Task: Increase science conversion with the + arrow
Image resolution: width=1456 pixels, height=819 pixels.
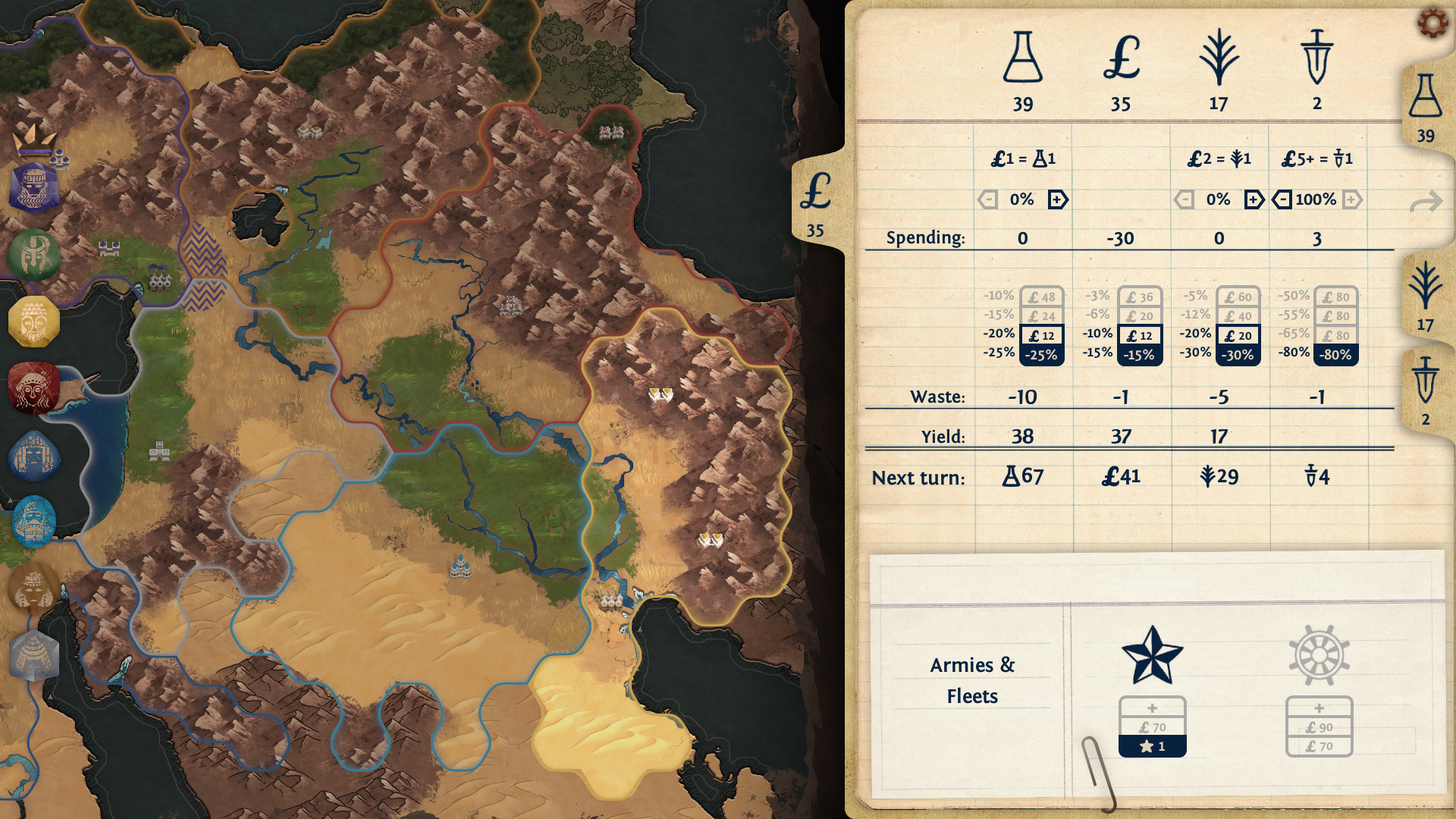Action: [x=1057, y=199]
